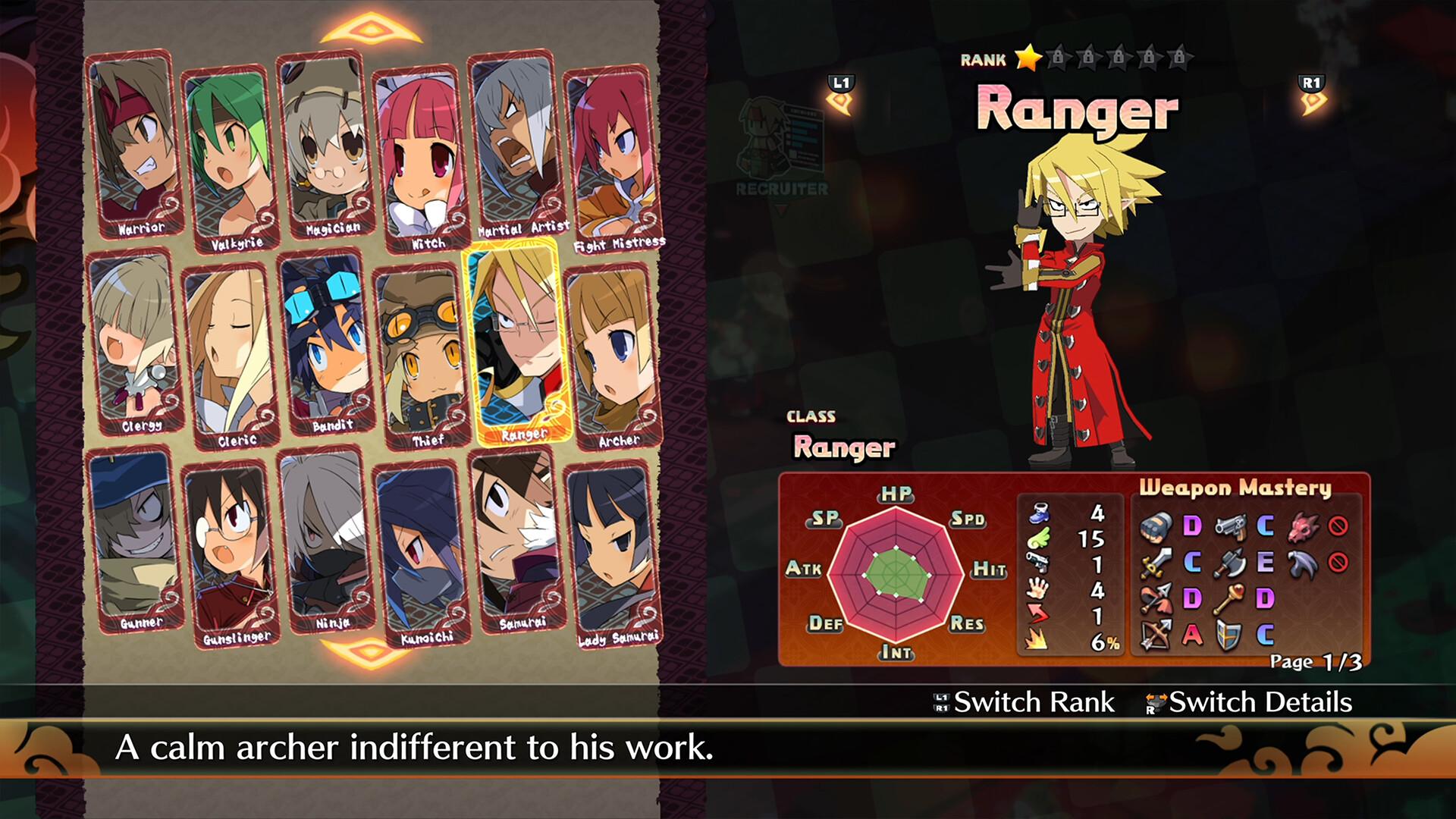Select the fist weapon mastery icon

point(1156,527)
